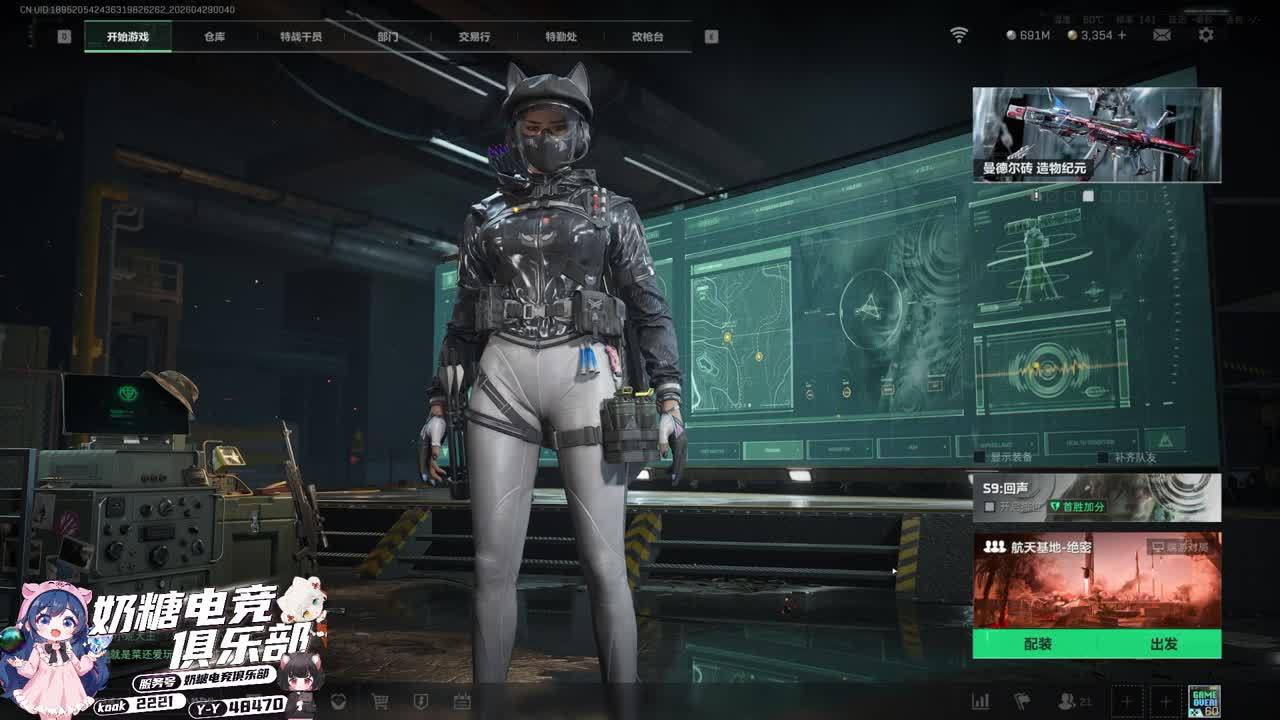Screen dimensions: 1280x720
Task: Open the S9:回声 season panel
Action: pos(1096,497)
